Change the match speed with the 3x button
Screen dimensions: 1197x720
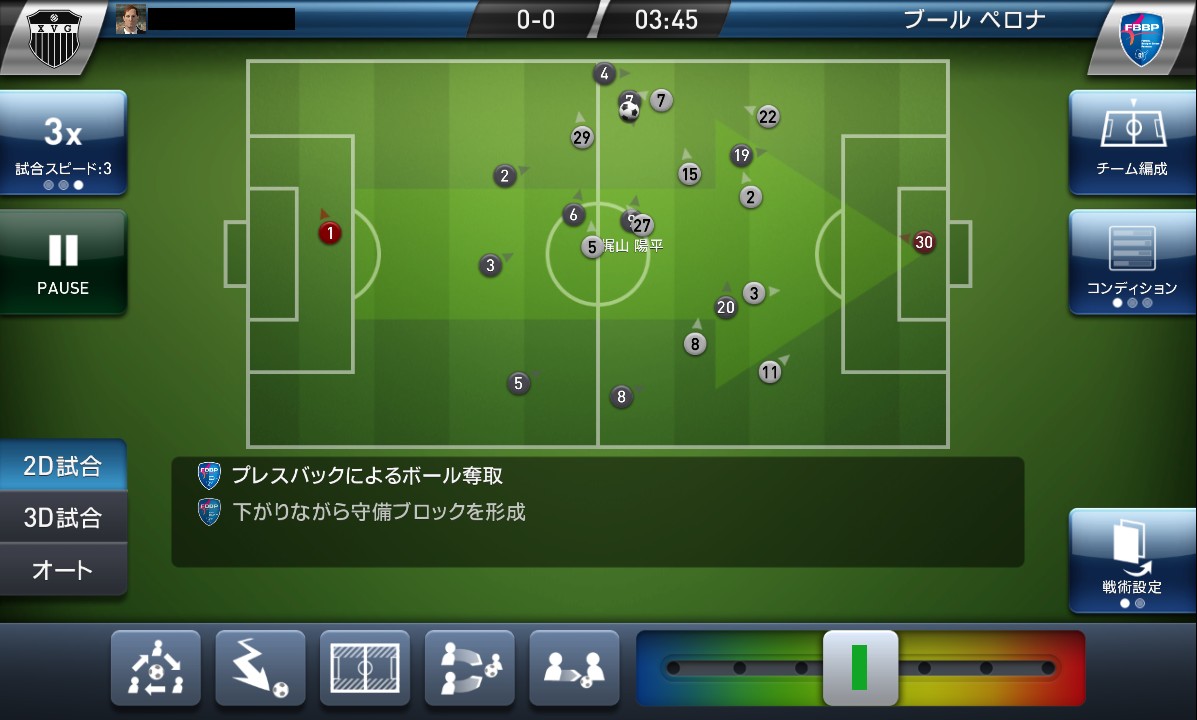tap(63, 143)
